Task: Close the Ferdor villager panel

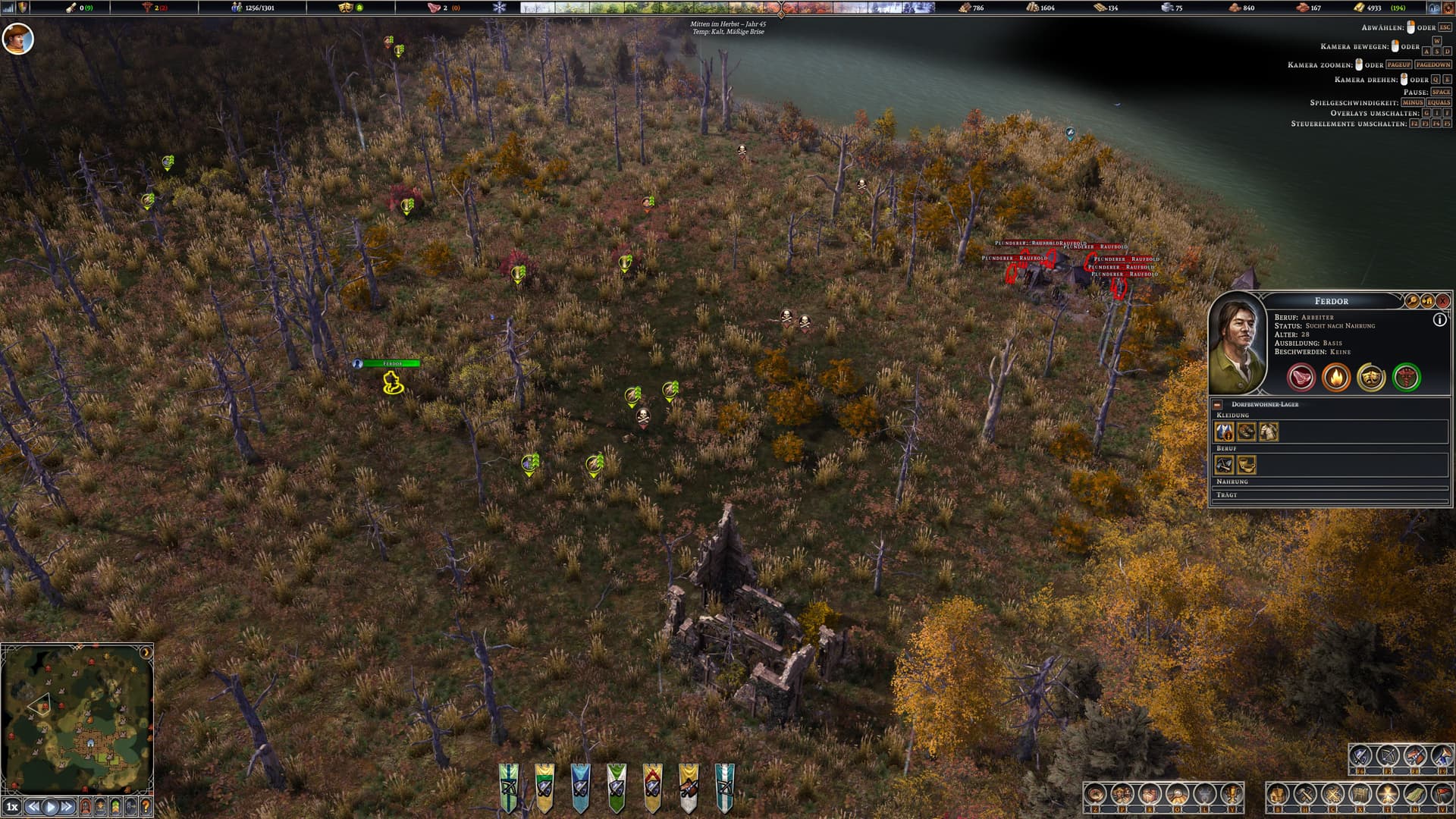Action: click(x=1442, y=301)
